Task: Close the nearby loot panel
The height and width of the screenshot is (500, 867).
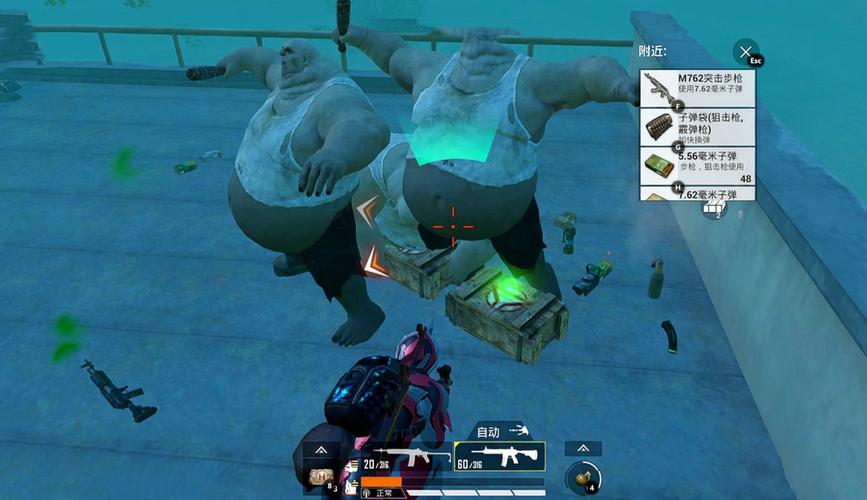Action: [744, 52]
